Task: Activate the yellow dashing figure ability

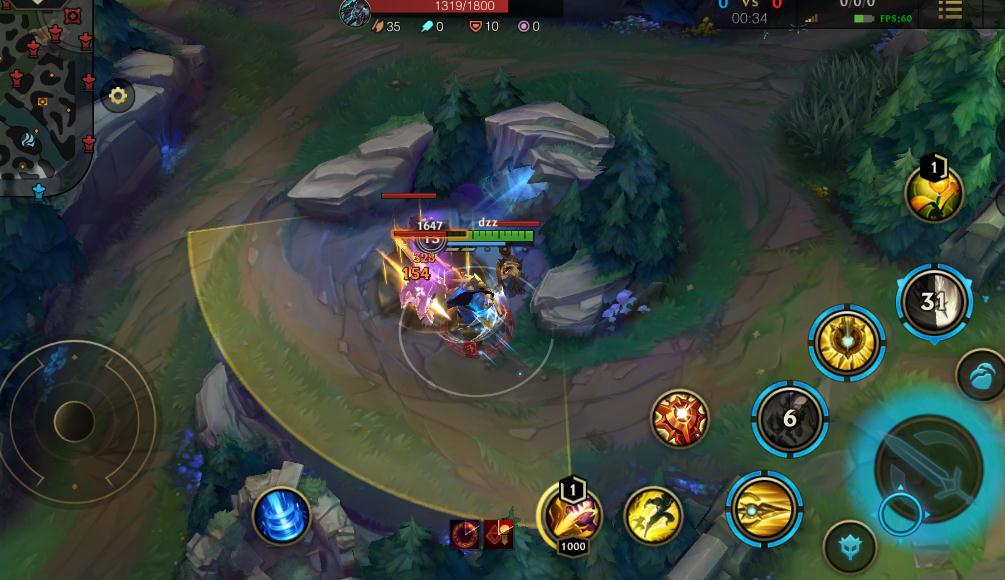Action: [x=653, y=515]
